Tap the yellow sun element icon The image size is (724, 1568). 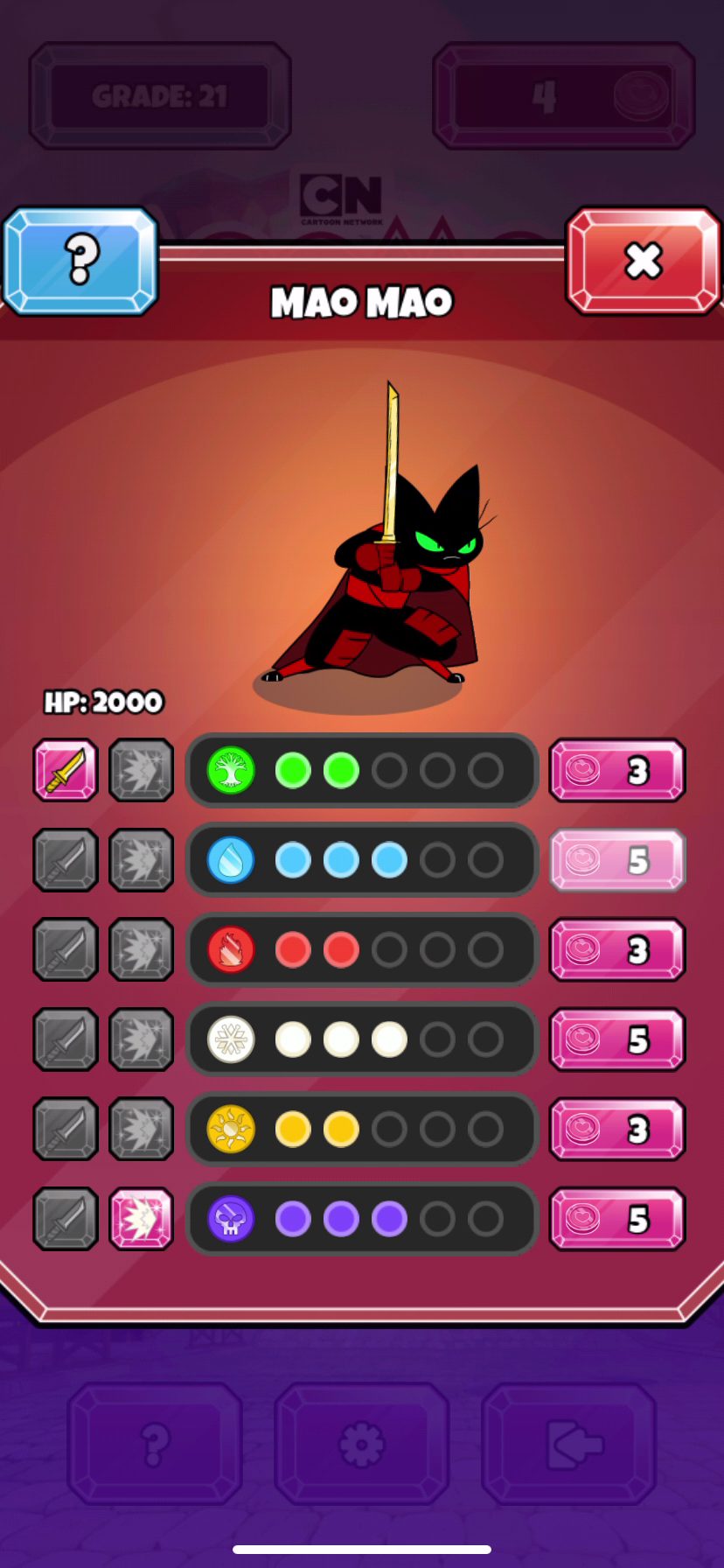[x=231, y=1130]
